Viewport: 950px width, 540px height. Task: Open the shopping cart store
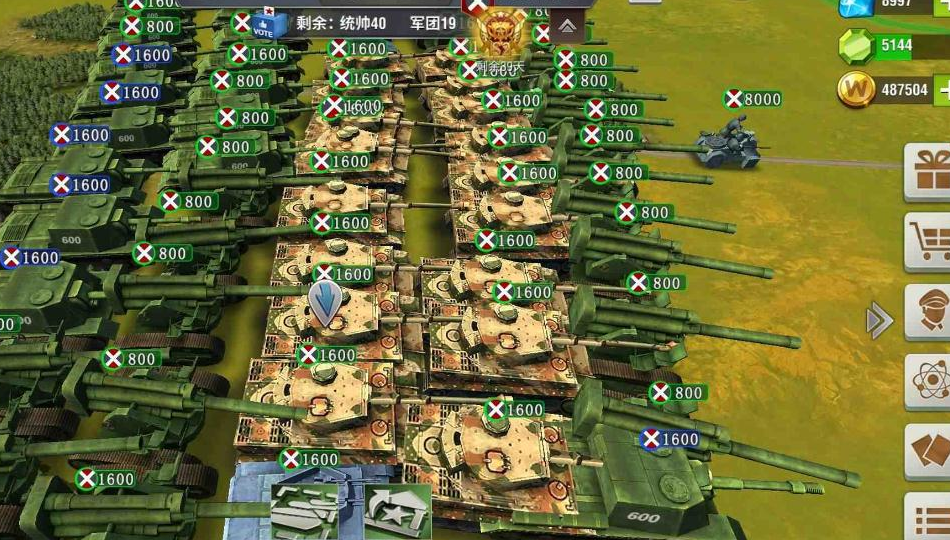929,240
